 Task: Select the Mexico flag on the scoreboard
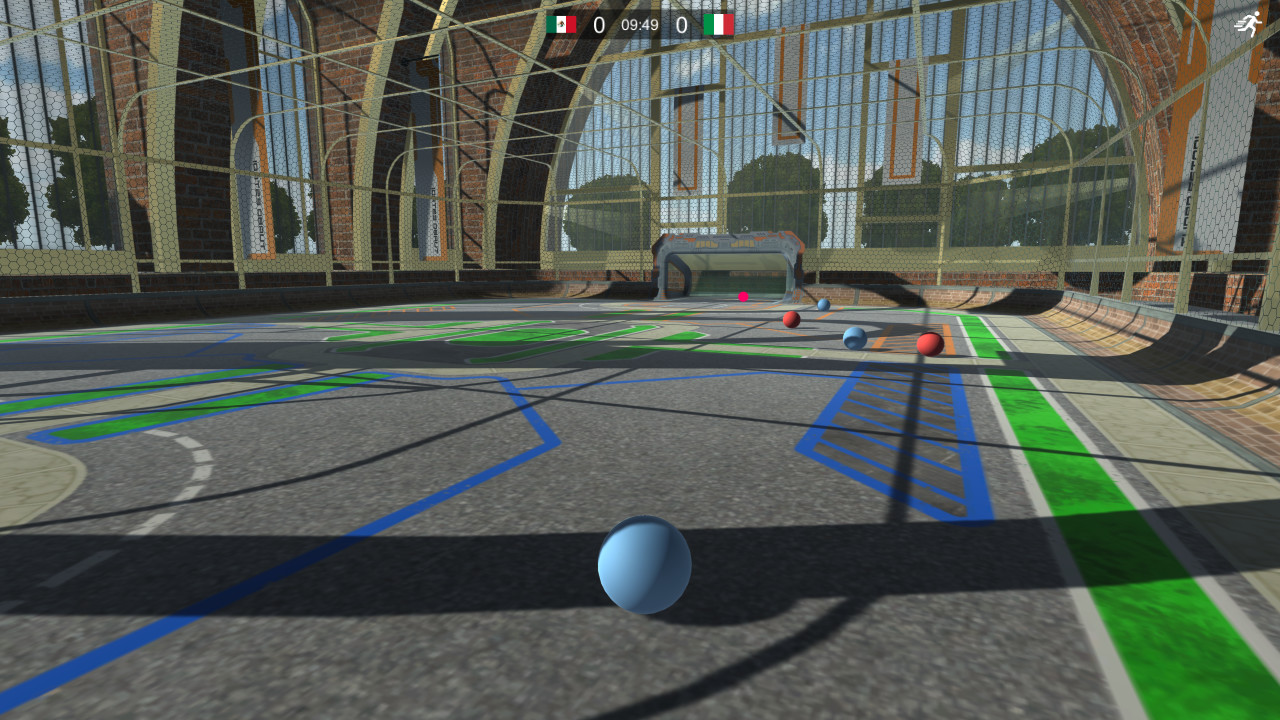tap(563, 22)
